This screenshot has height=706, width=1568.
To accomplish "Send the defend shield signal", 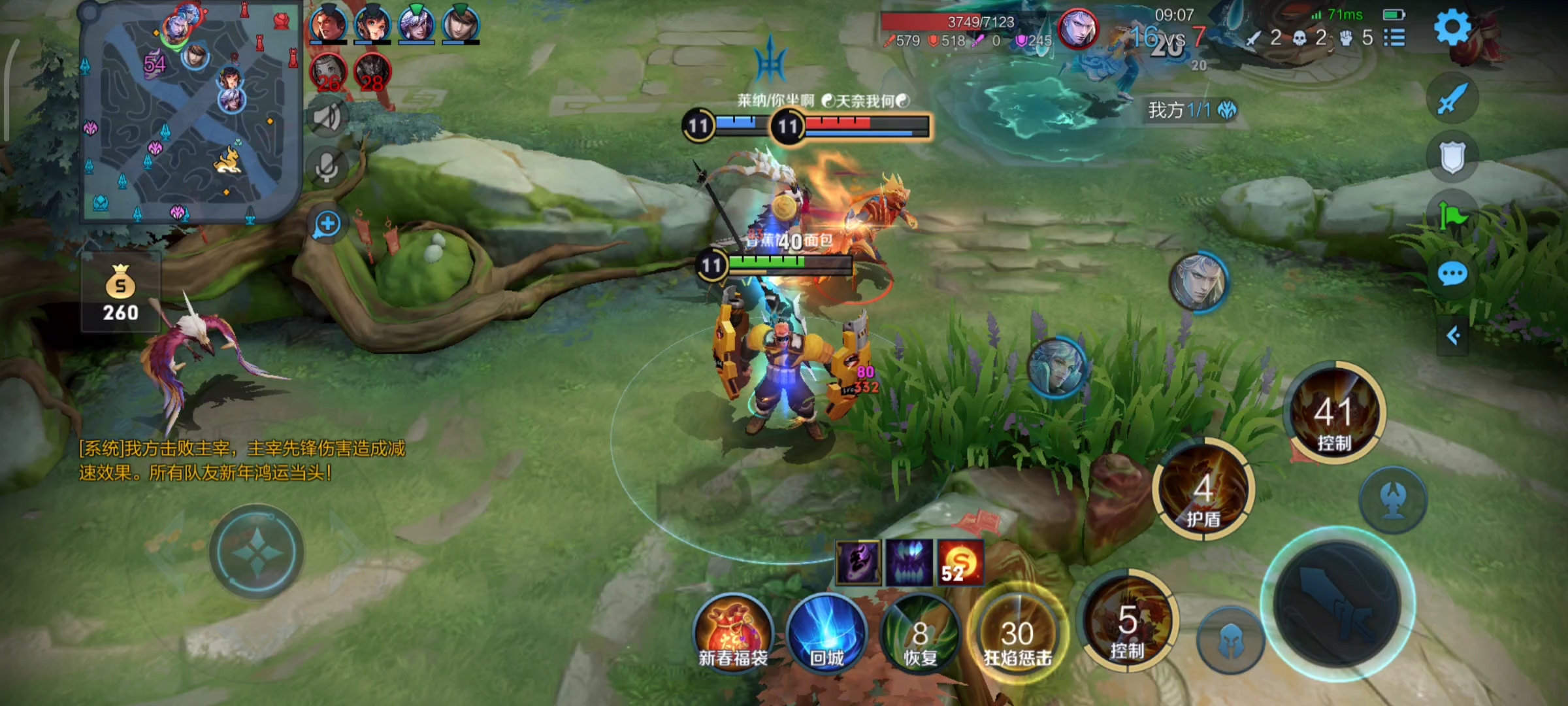I will (x=1452, y=157).
